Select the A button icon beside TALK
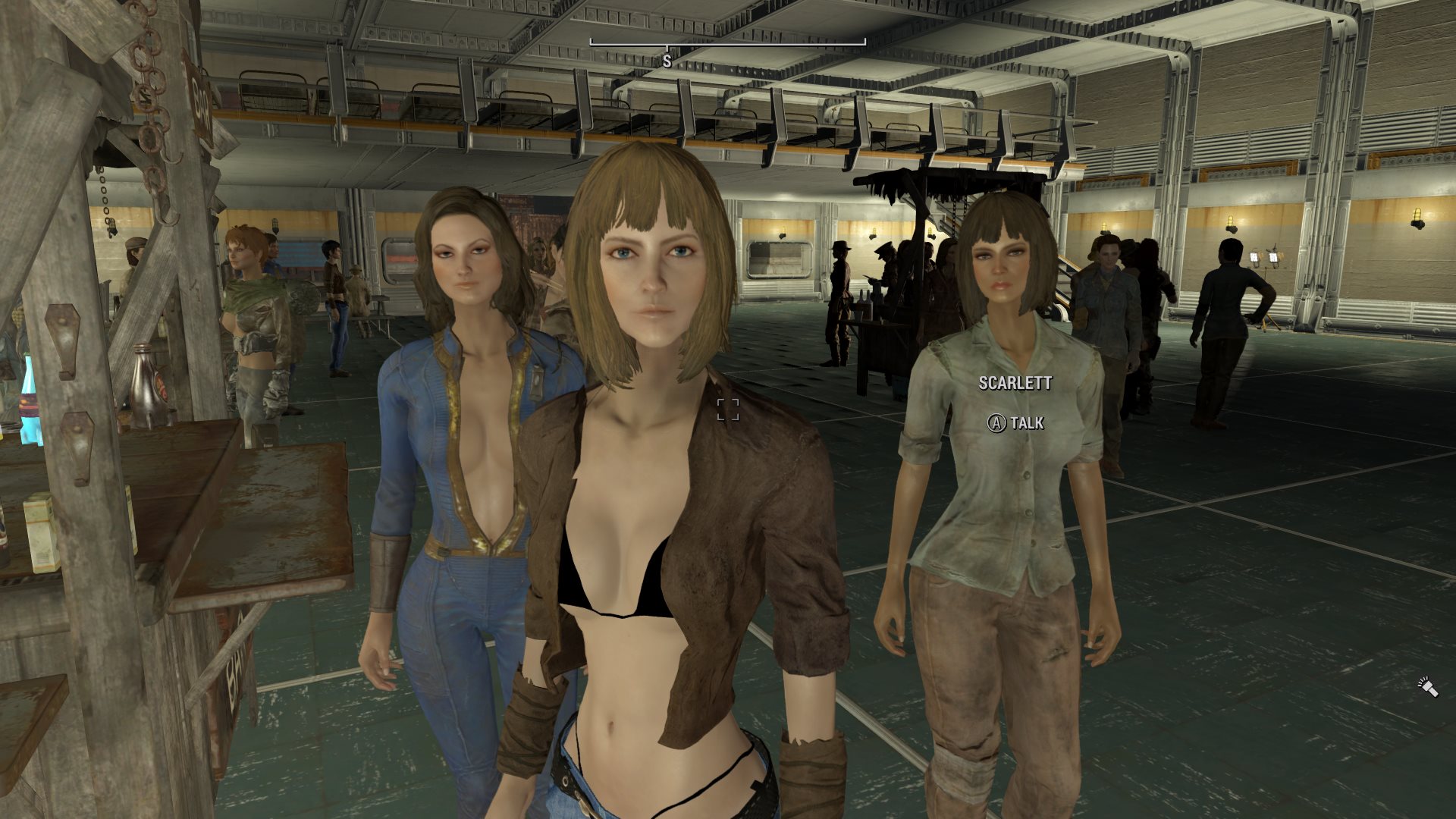Image resolution: width=1456 pixels, height=819 pixels. click(997, 425)
